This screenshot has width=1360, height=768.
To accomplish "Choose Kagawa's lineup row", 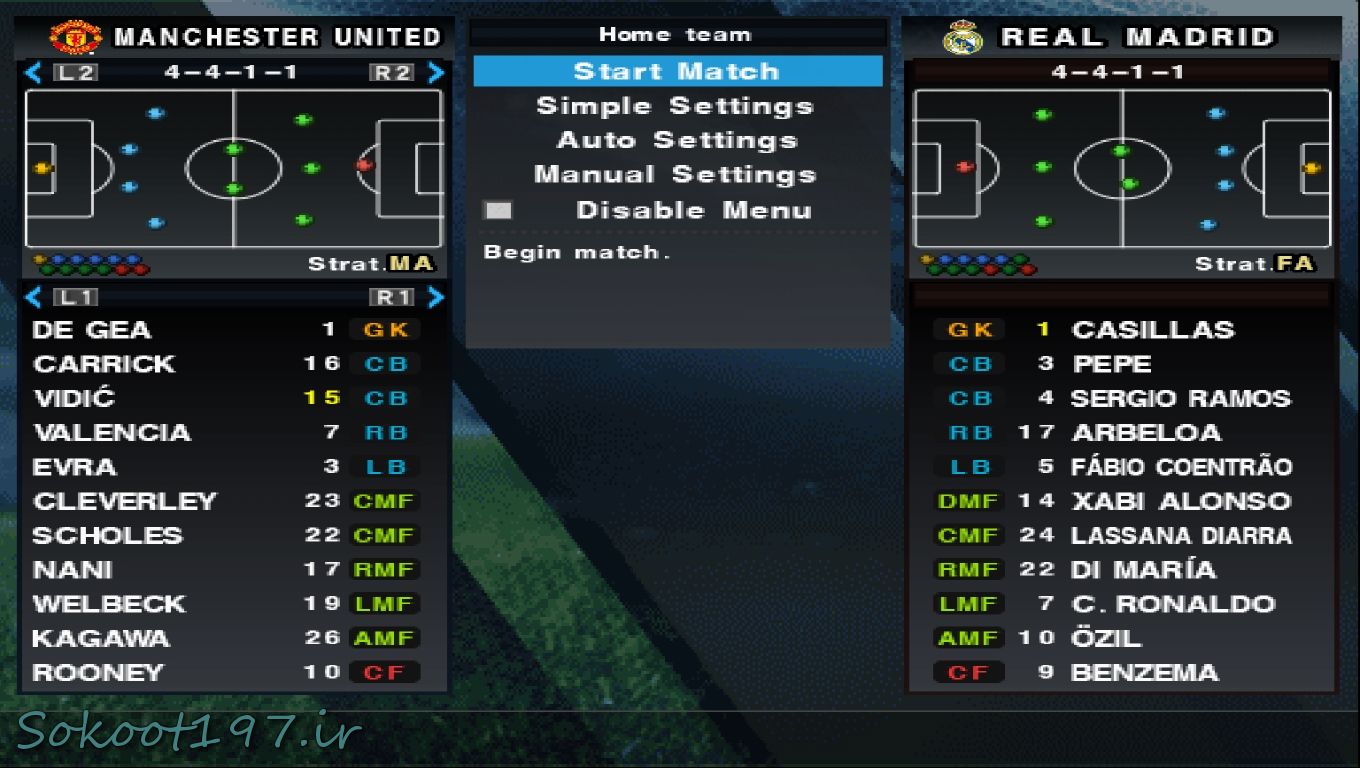I will point(101,638).
